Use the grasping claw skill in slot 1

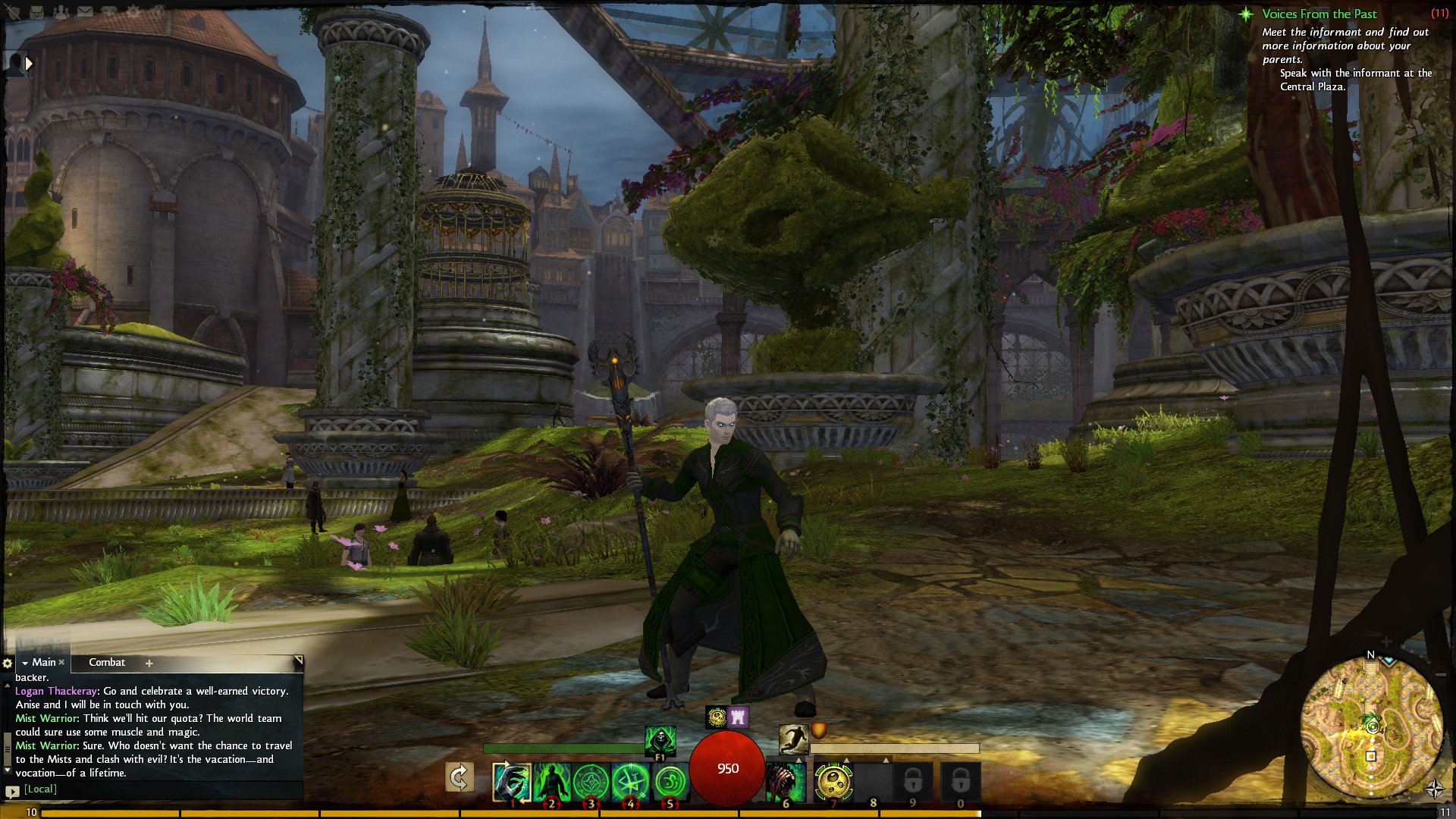[x=512, y=782]
